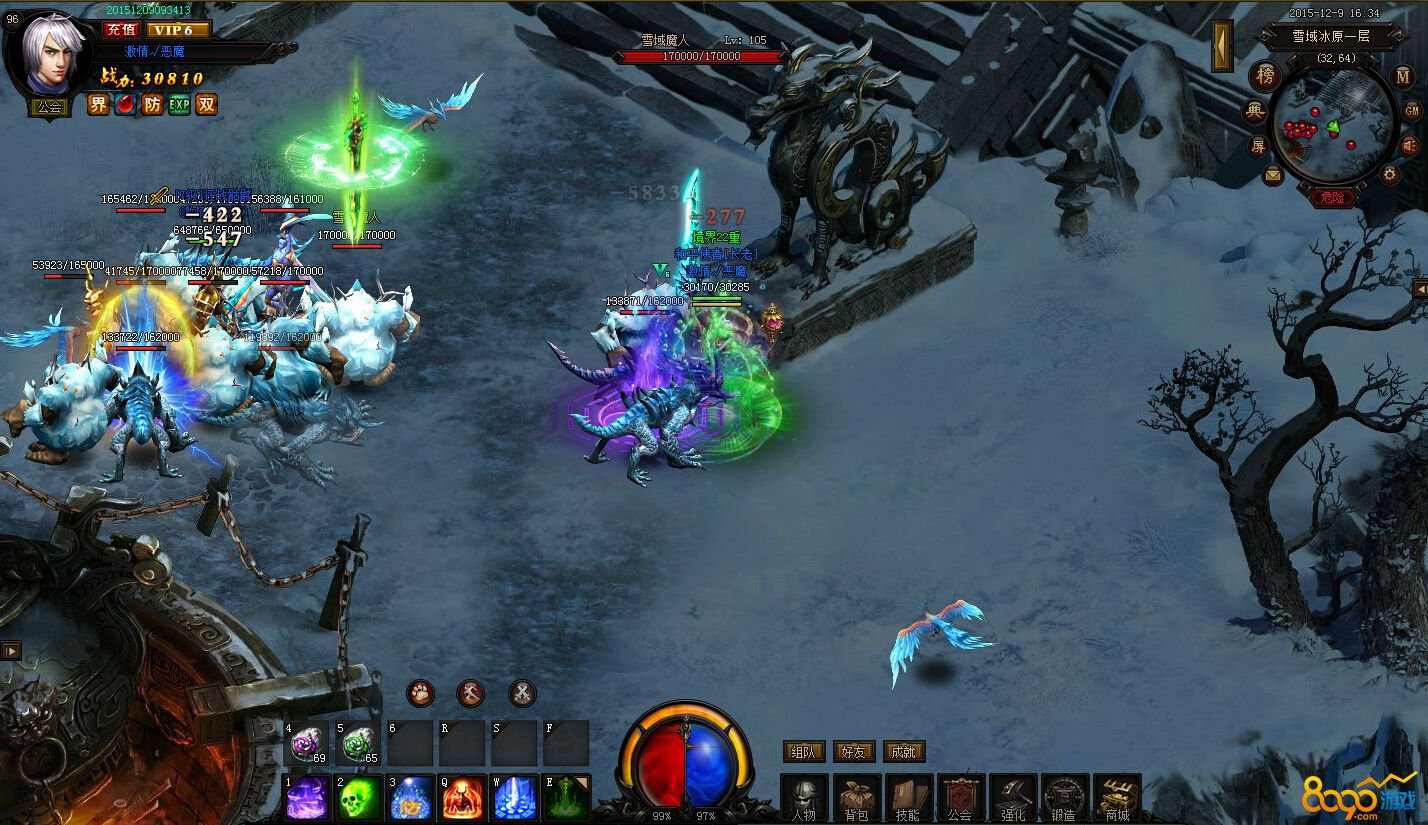The height and width of the screenshot is (825, 1428).
Task: Open the 人物 character panel
Action: (x=804, y=798)
